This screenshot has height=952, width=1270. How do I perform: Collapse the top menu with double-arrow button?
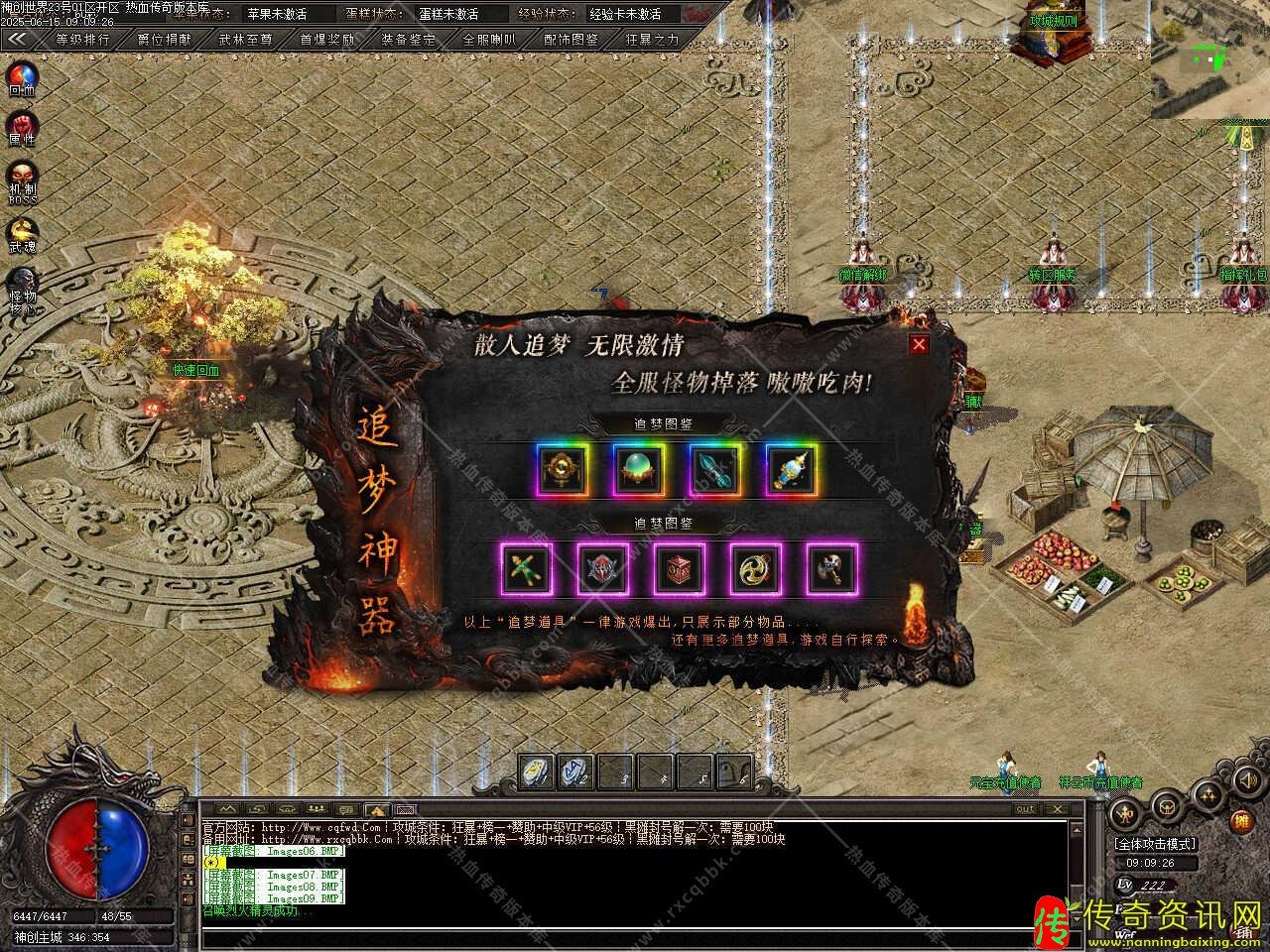(18, 40)
